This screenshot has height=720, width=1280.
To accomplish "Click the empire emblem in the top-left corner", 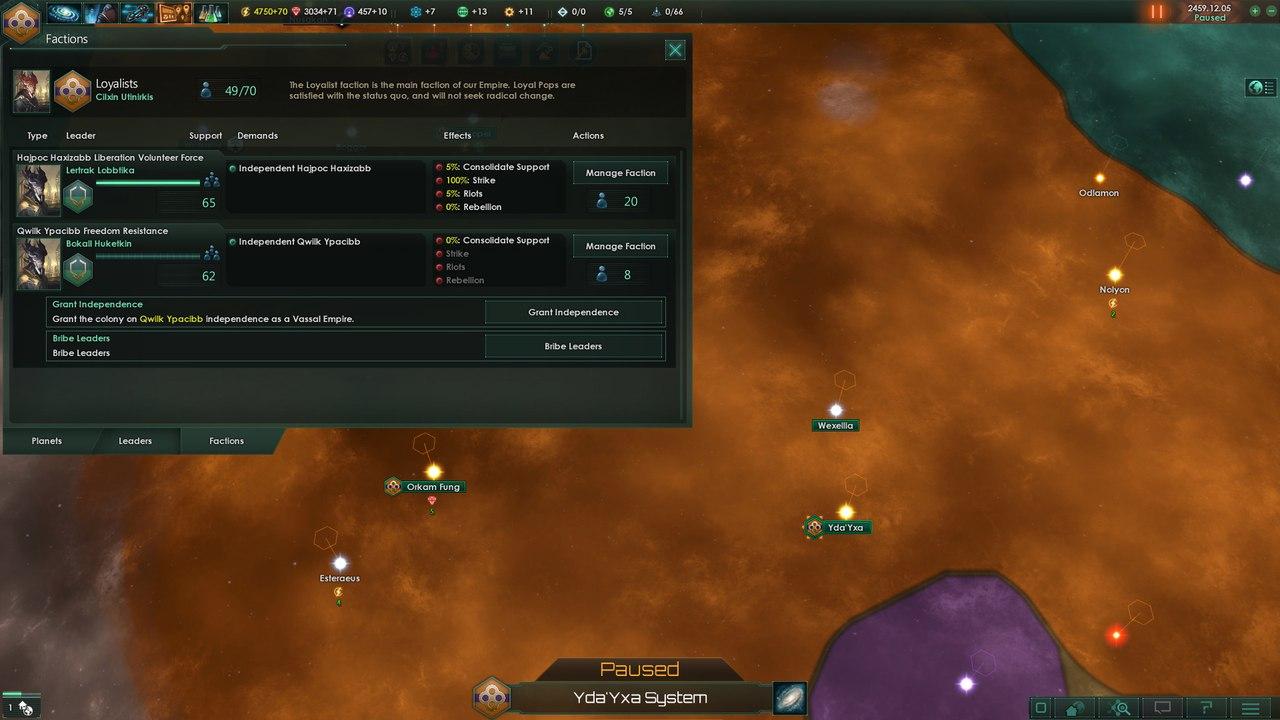I will pos(20,20).
